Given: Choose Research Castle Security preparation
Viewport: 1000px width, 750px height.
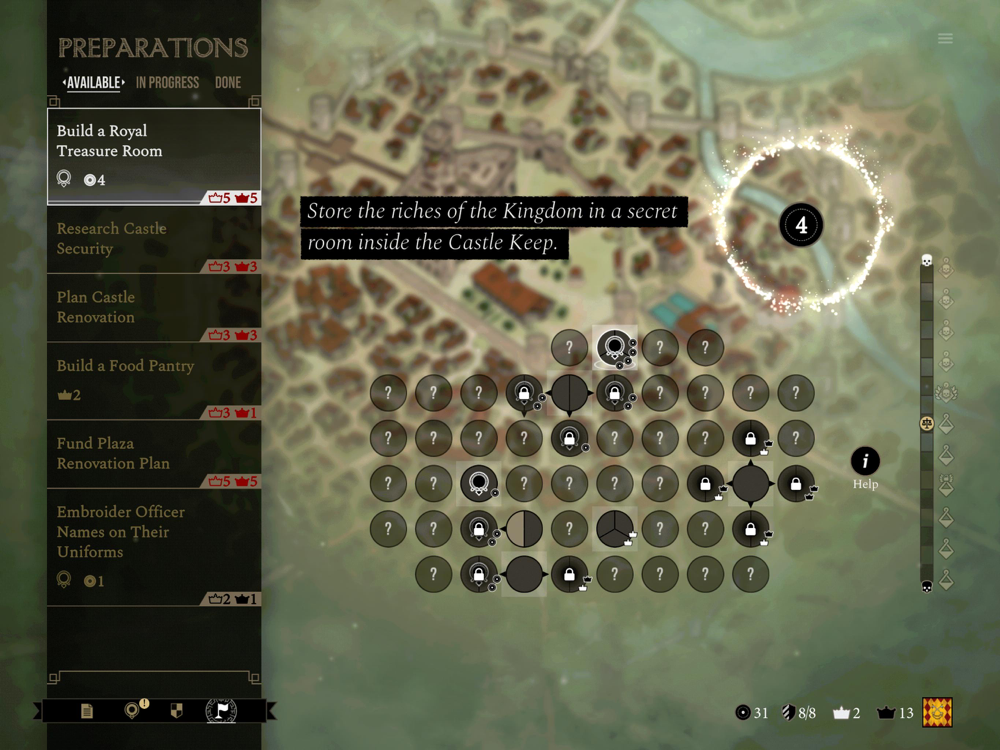Looking at the screenshot, I should (x=154, y=240).
